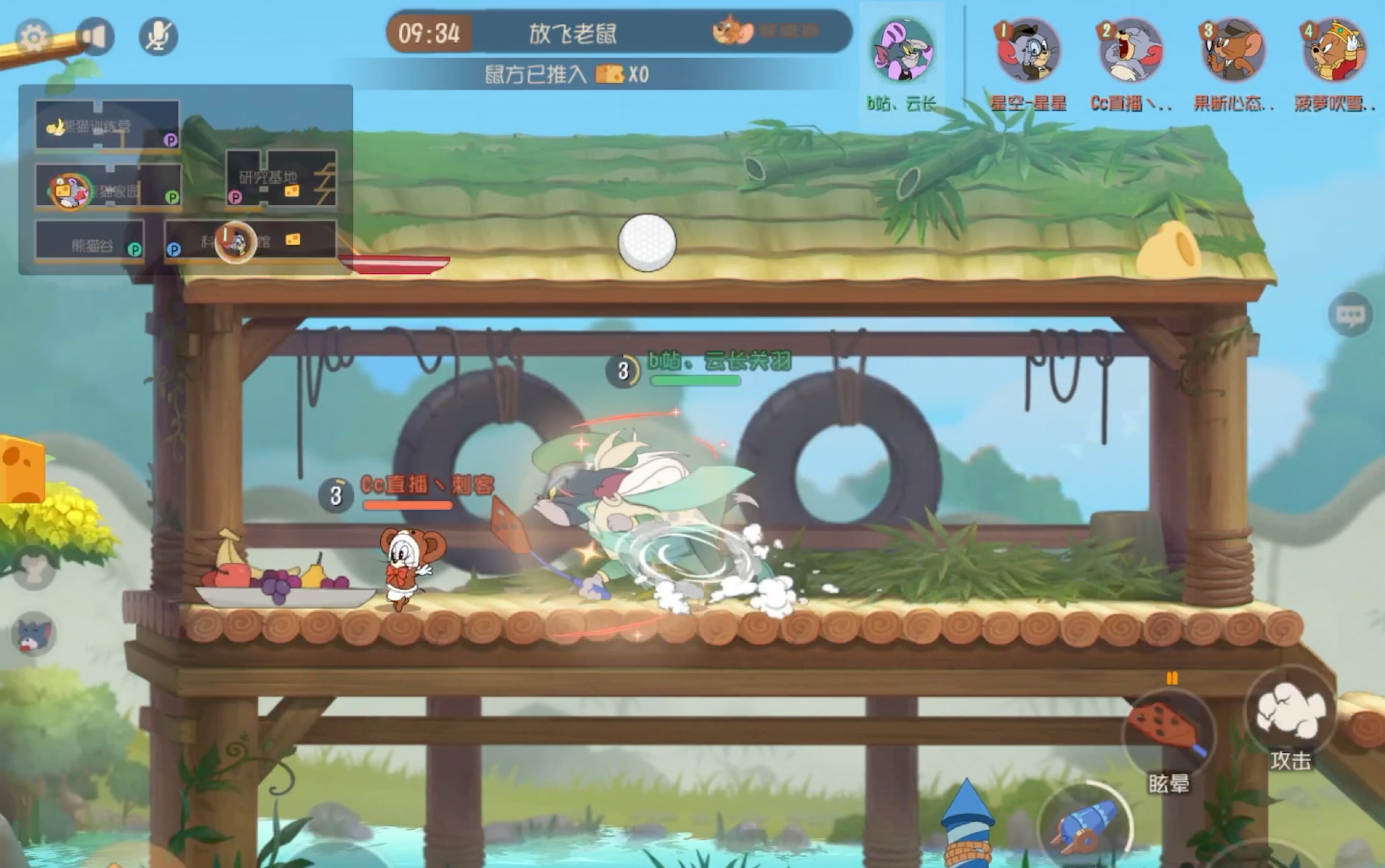Select mouse player 2 portrait Cc直播
The image size is (1385, 868).
[x=1130, y=52]
